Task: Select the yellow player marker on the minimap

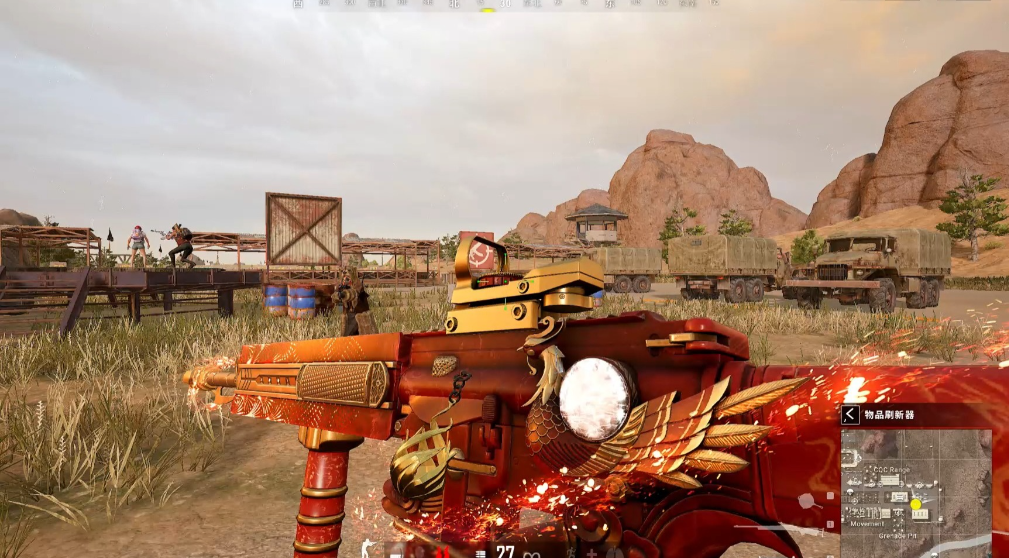Action: (915, 504)
